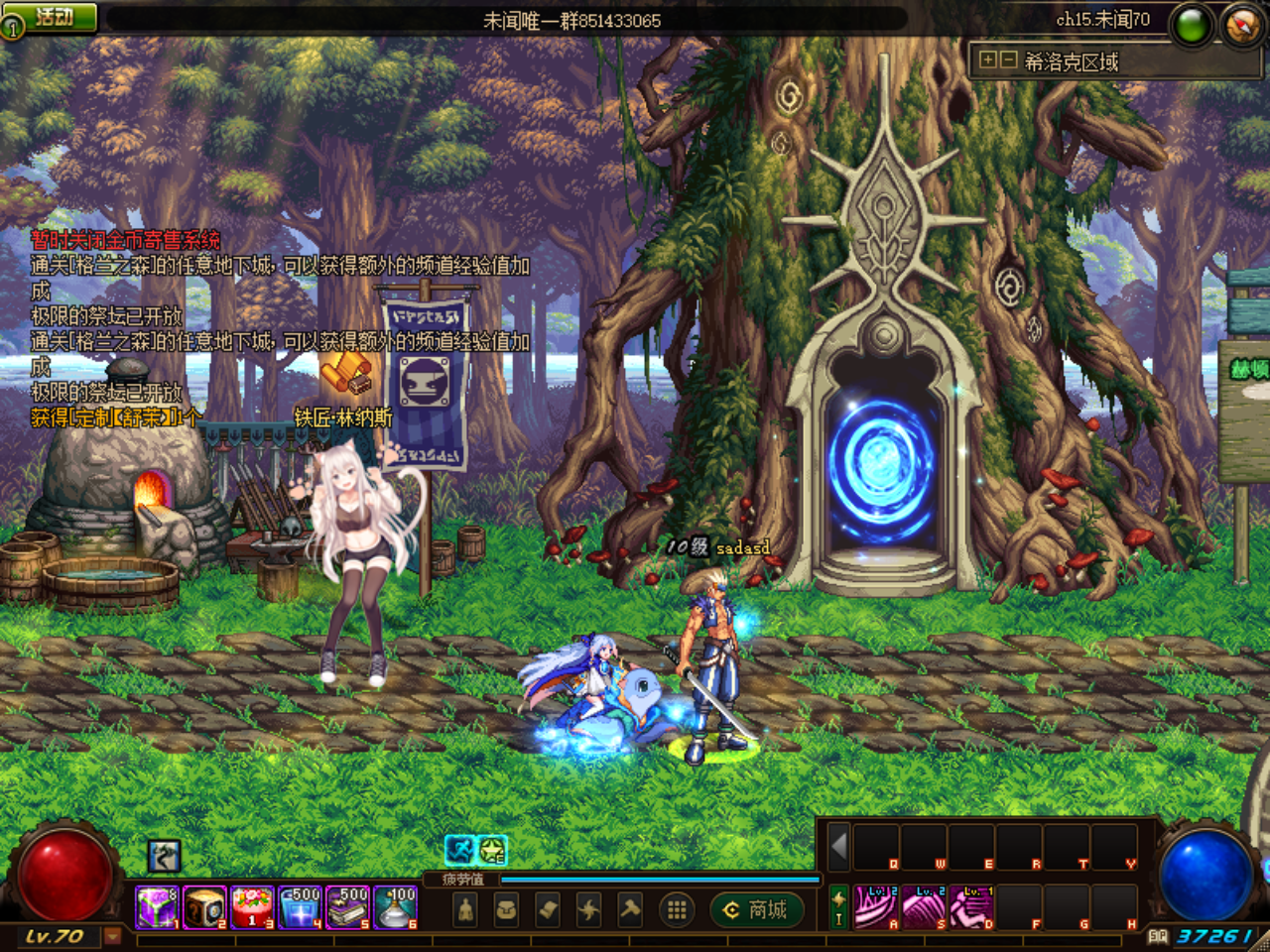Open the 商城 in-game mall
The image size is (1270, 952).
click(x=757, y=908)
